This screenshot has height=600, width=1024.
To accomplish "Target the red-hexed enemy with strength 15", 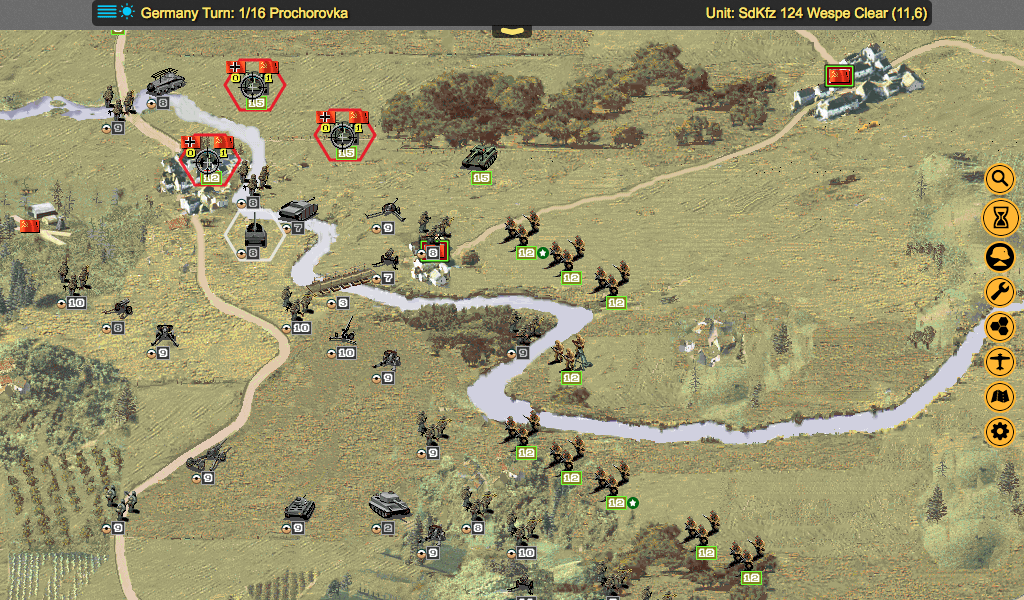I will pos(255,85).
